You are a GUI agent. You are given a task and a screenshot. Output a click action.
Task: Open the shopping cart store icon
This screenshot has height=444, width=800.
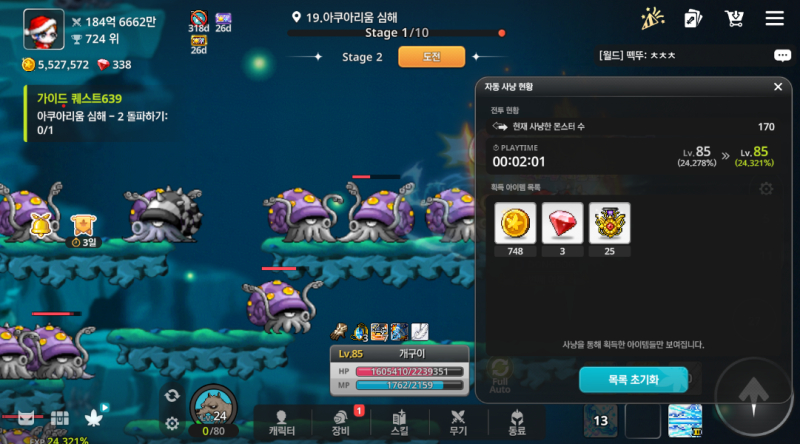point(735,18)
